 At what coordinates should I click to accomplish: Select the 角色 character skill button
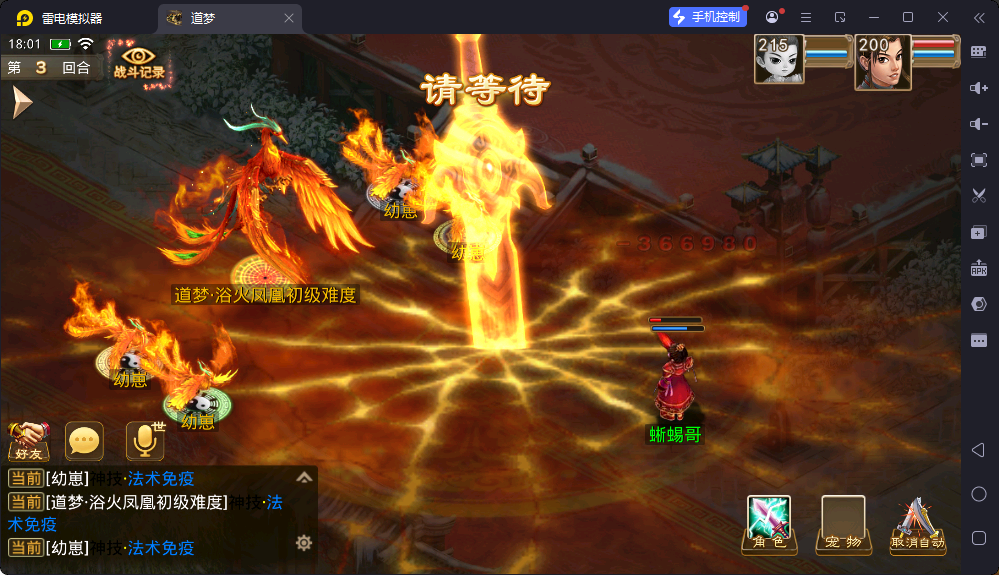pyautogui.click(x=769, y=523)
